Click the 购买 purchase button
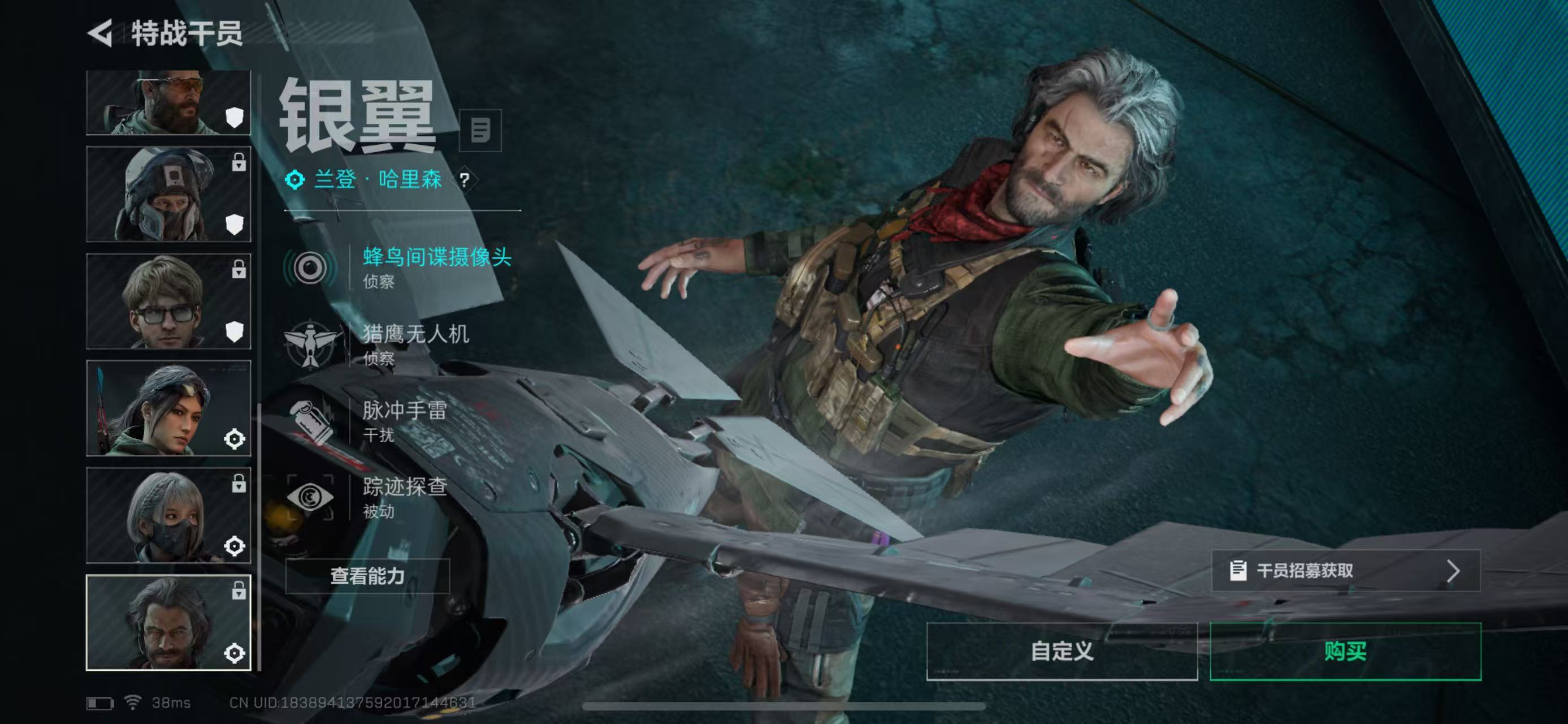 [x=1347, y=652]
